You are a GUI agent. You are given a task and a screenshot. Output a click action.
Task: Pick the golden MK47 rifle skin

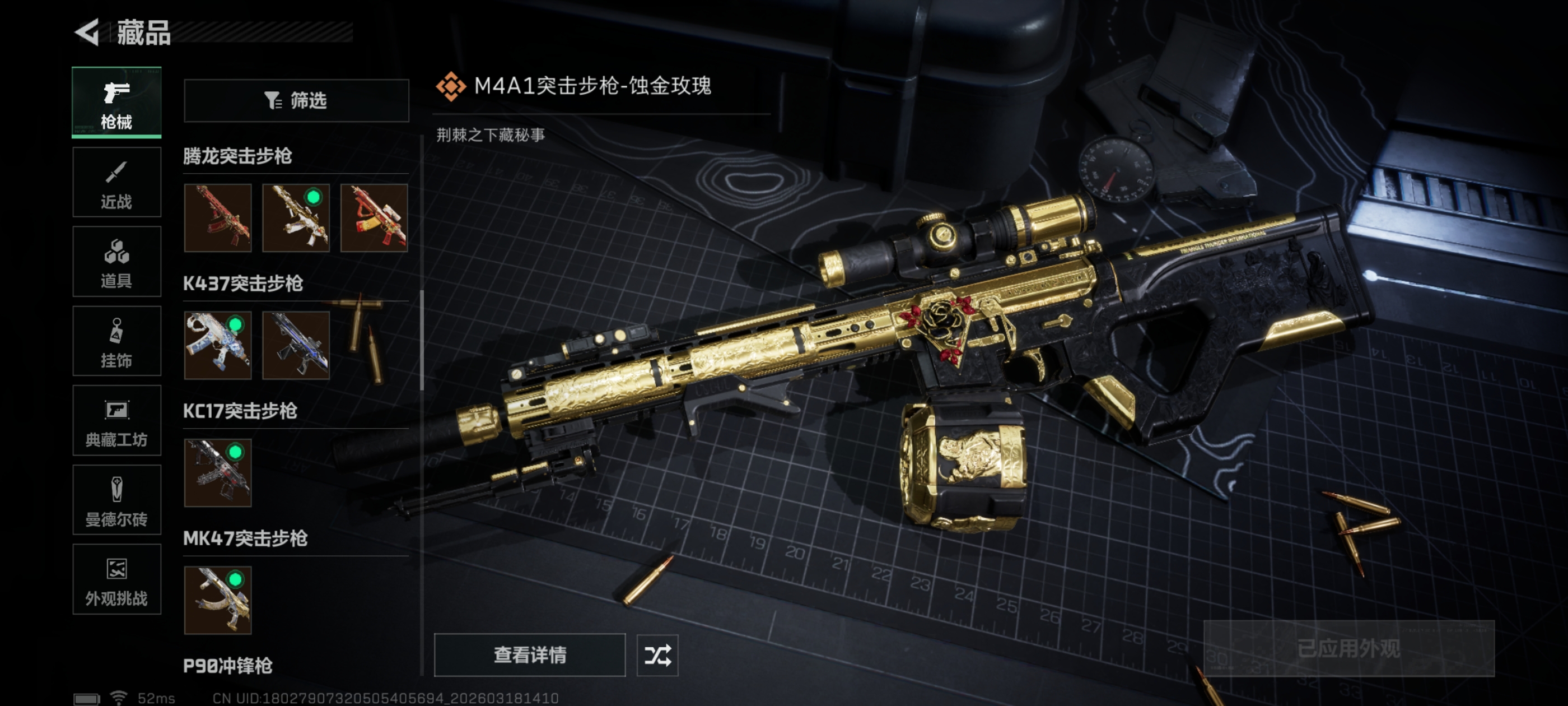[x=218, y=600]
